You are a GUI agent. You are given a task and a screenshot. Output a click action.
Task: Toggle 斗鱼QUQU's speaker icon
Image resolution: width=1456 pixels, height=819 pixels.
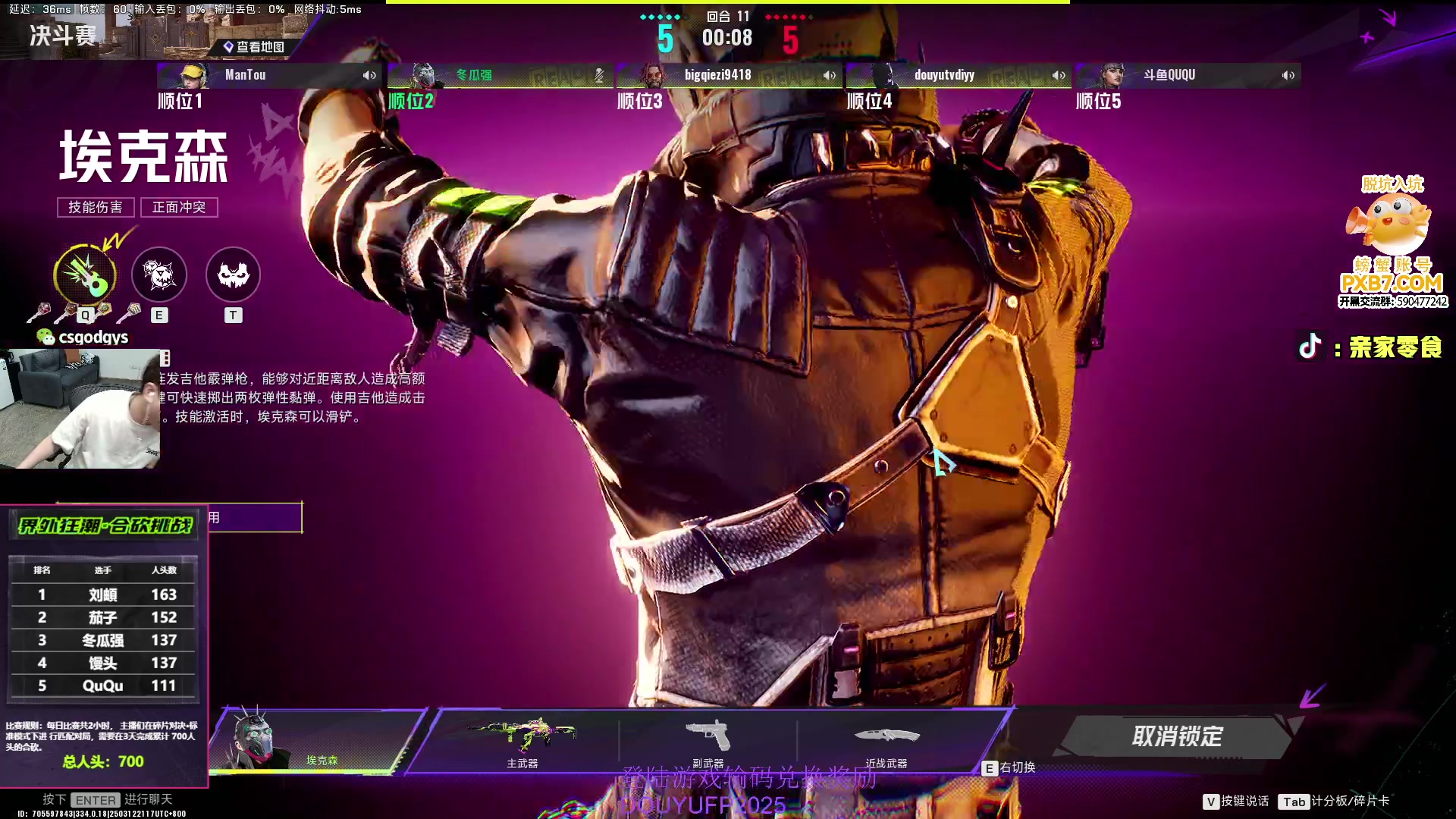[x=1288, y=75]
